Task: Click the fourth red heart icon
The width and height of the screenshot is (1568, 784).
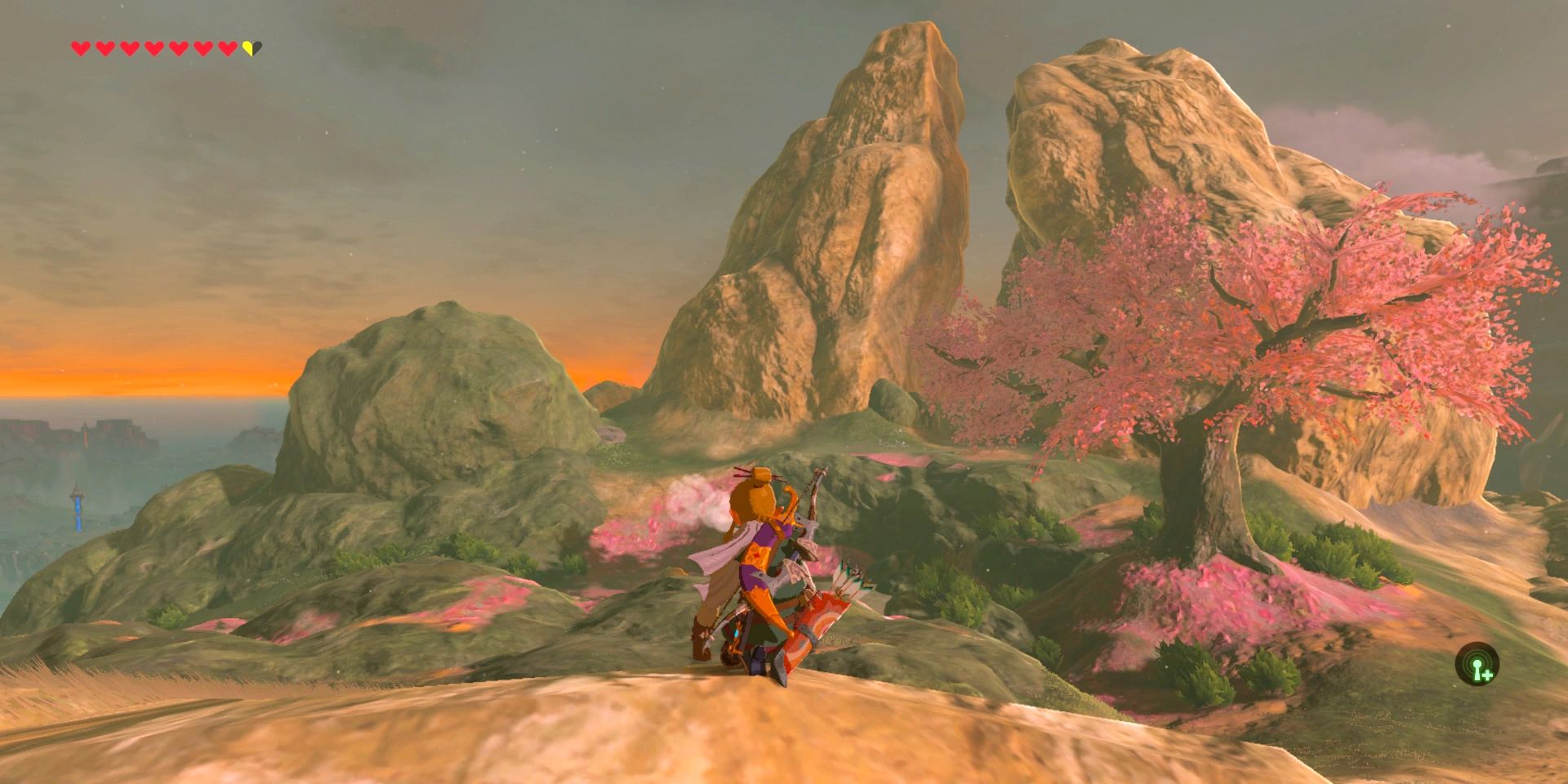Action: tap(154, 49)
